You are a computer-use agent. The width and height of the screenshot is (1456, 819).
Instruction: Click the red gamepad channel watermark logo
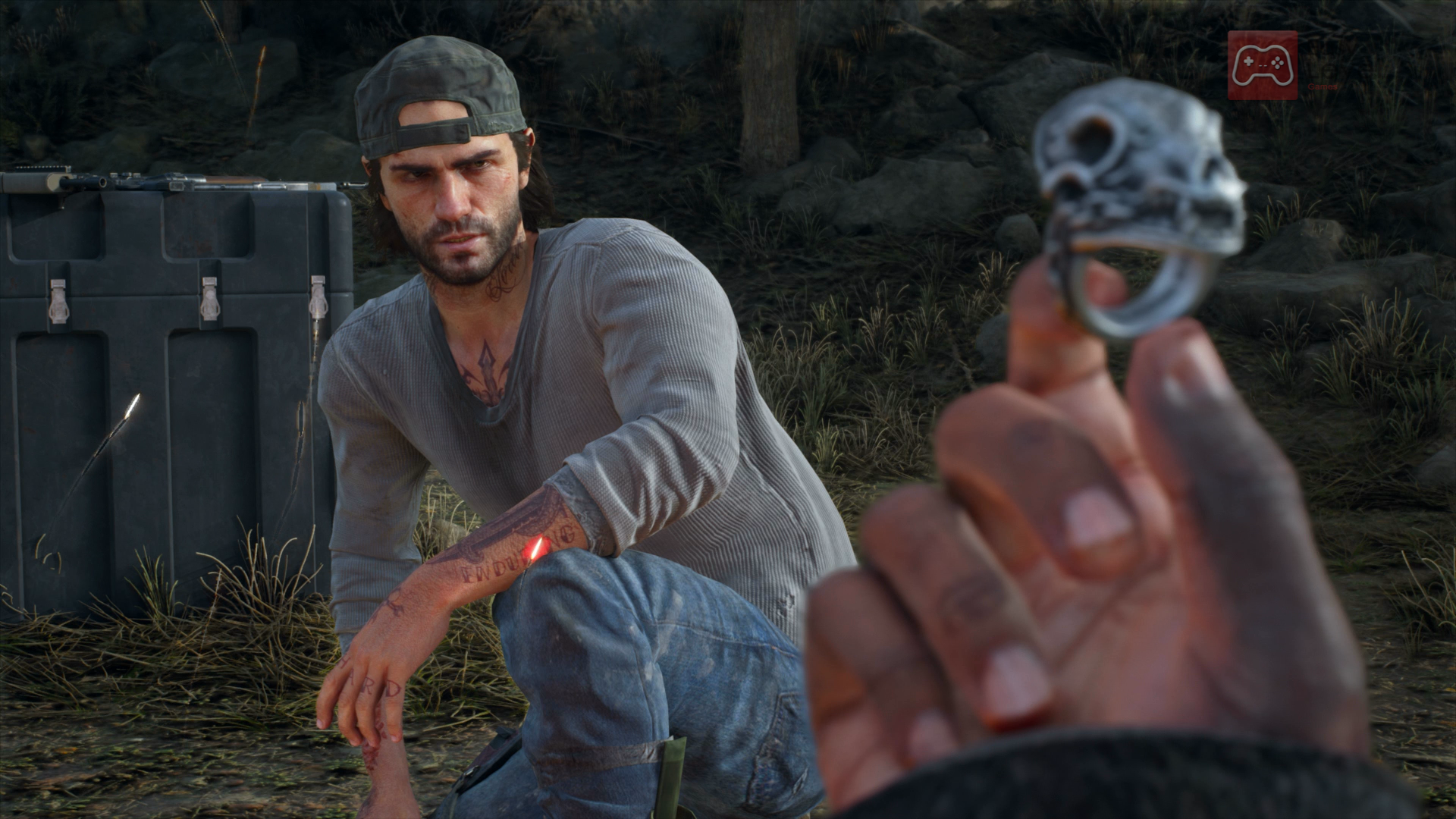(1262, 65)
